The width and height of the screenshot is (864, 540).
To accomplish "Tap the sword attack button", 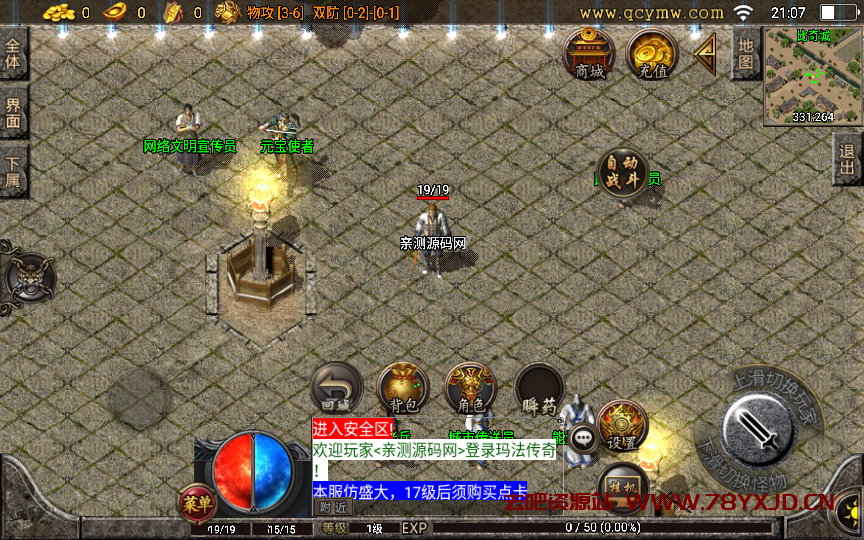I will pos(759,429).
